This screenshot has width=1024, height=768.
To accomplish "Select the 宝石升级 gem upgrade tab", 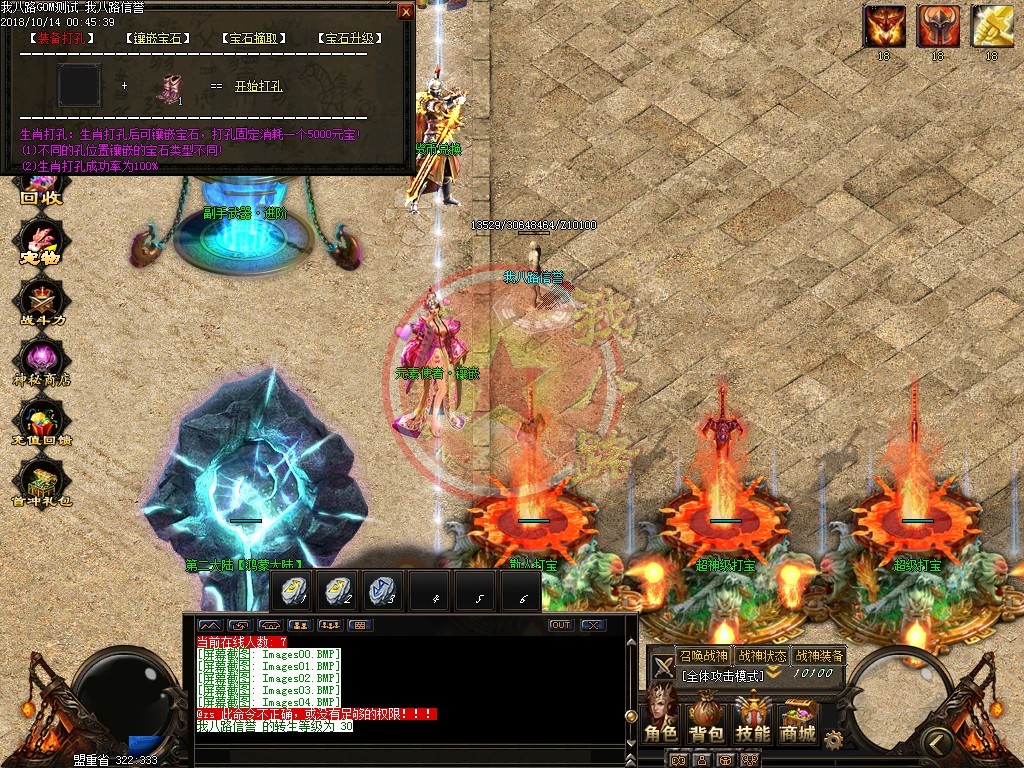I will pos(350,38).
